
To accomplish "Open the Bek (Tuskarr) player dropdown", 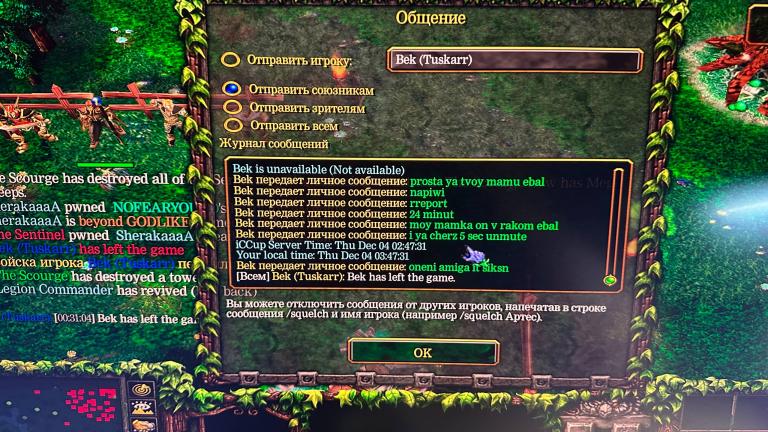I will pyautogui.click(x=514, y=61).
